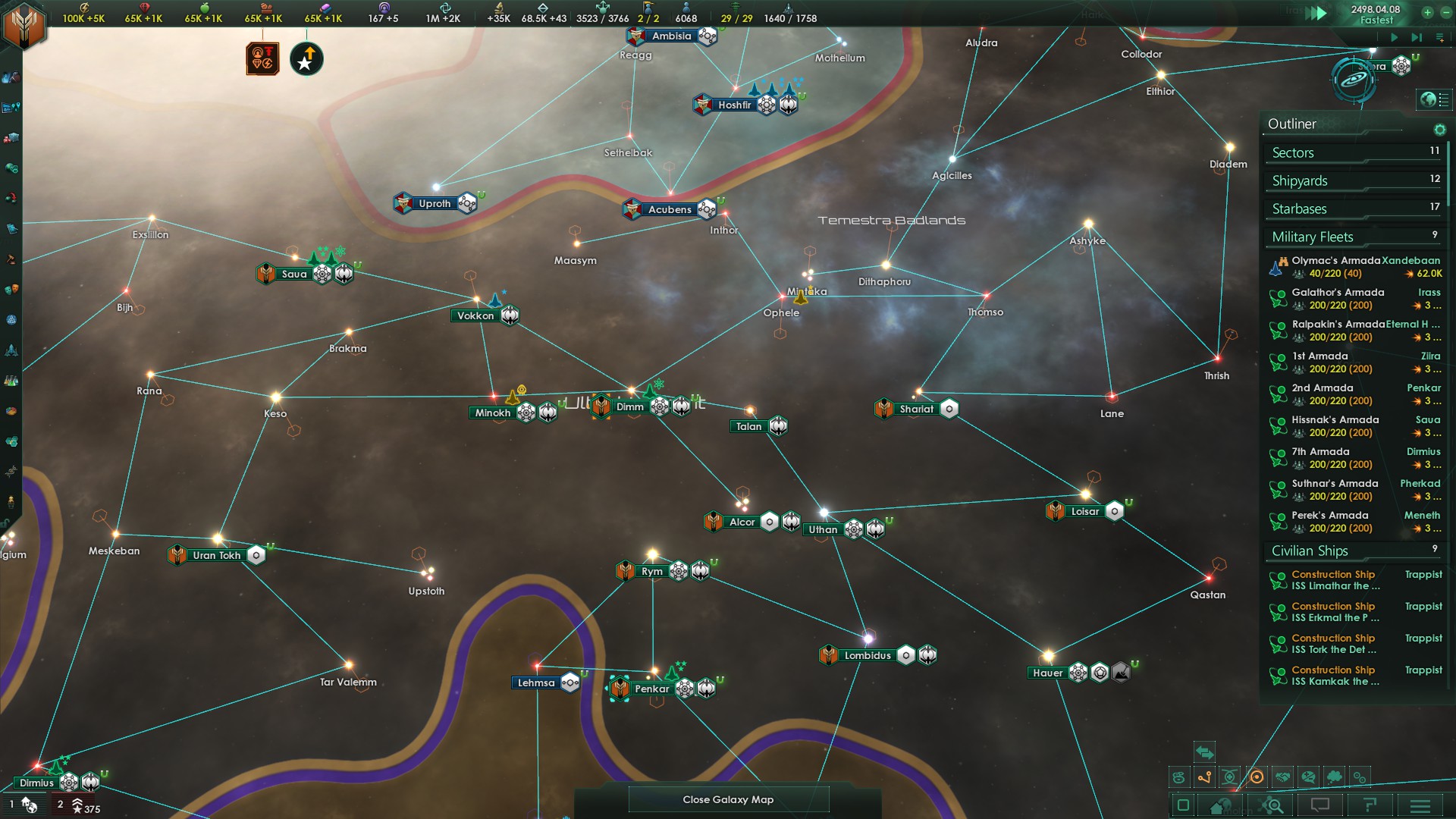Click the Close Galaxy Map button

tap(728, 799)
